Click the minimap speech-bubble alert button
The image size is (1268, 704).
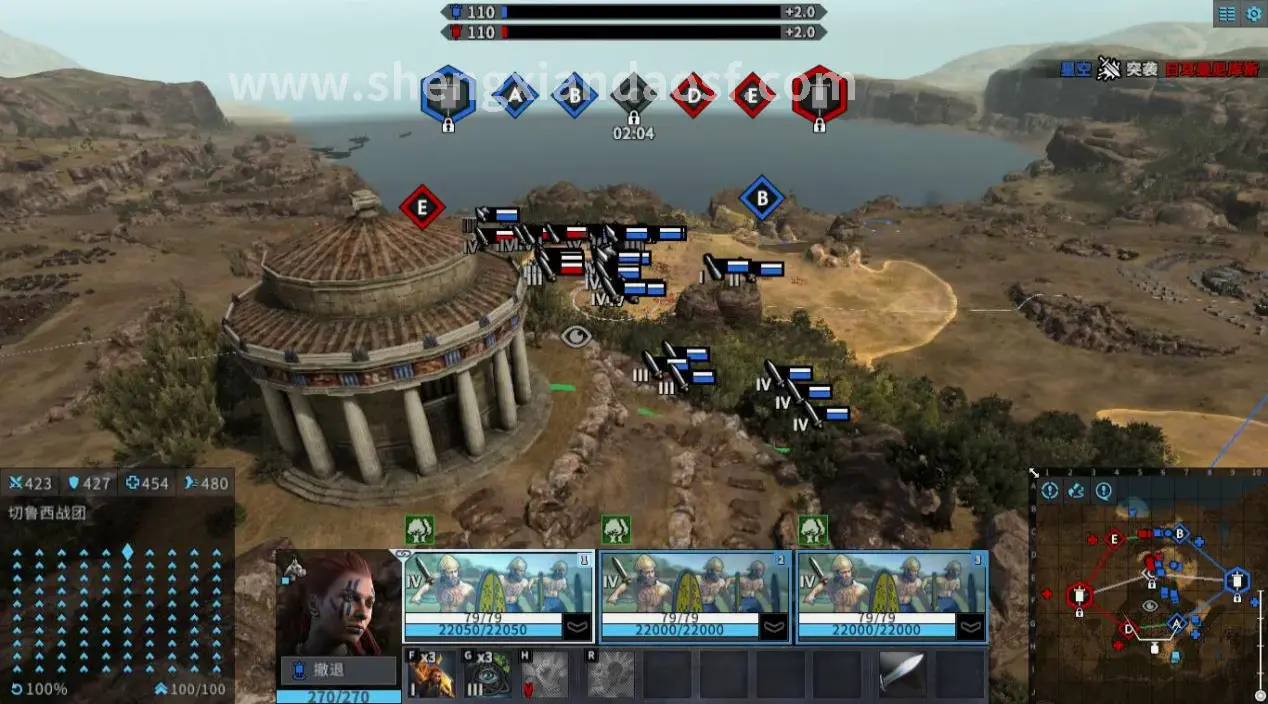point(1104,491)
